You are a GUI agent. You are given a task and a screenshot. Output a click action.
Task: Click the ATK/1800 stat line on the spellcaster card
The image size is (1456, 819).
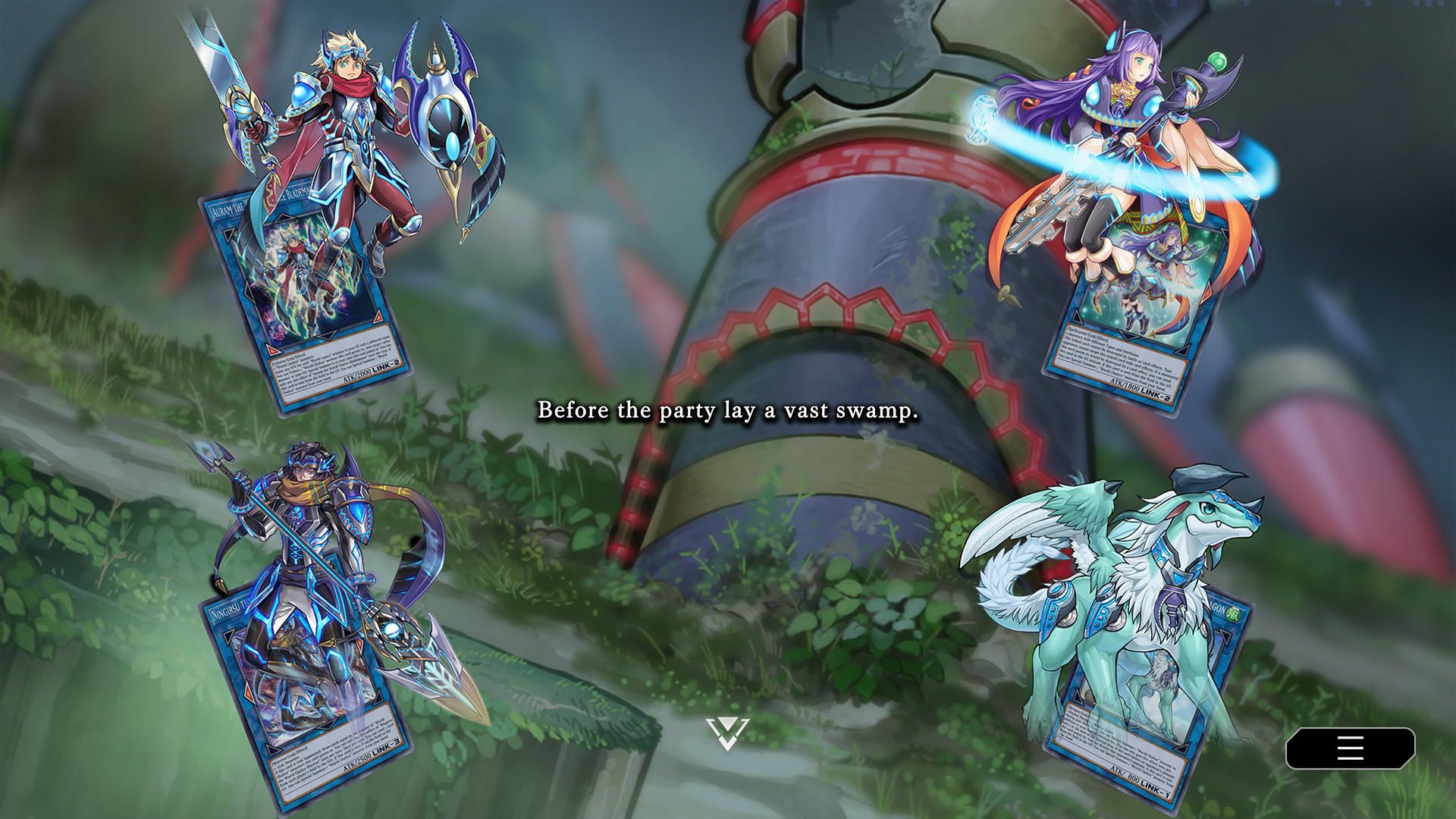pos(1125,384)
